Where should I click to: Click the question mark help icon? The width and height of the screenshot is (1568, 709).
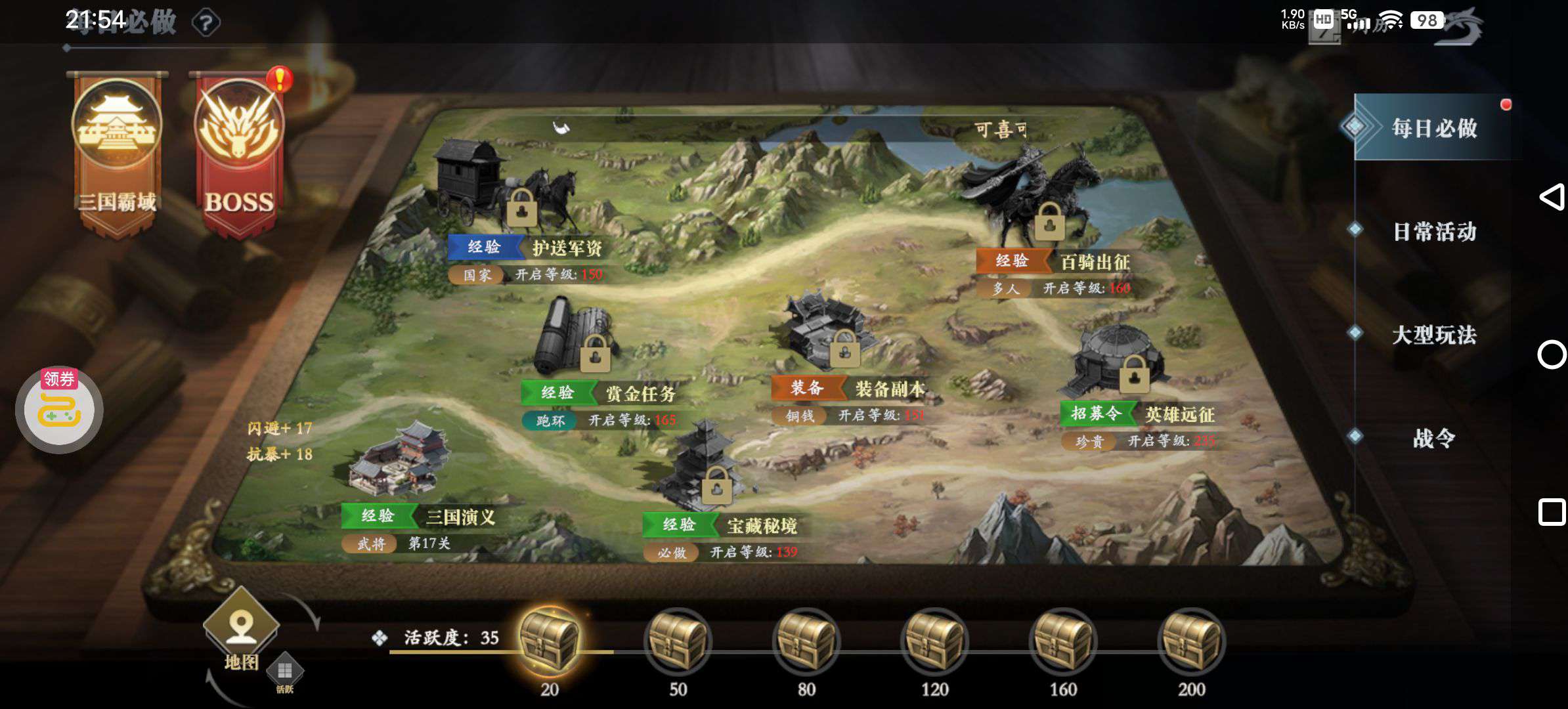[206, 24]
